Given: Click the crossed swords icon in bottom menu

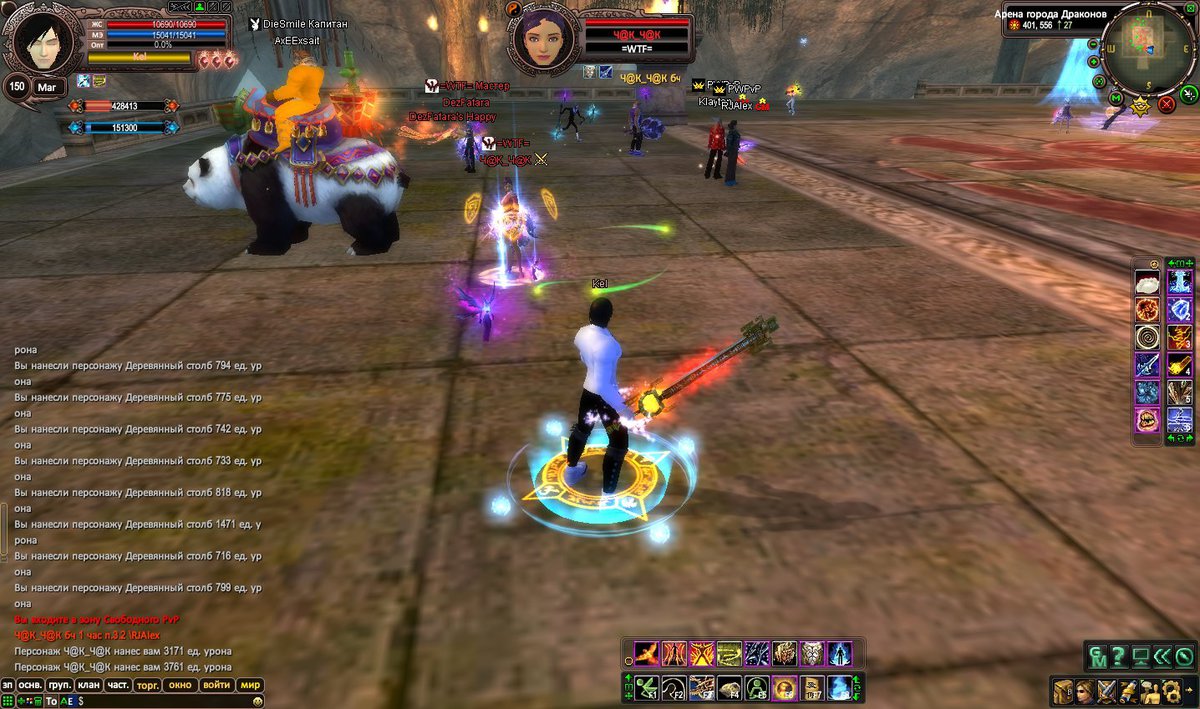Looking at the screenshot, I should 1106,690.
